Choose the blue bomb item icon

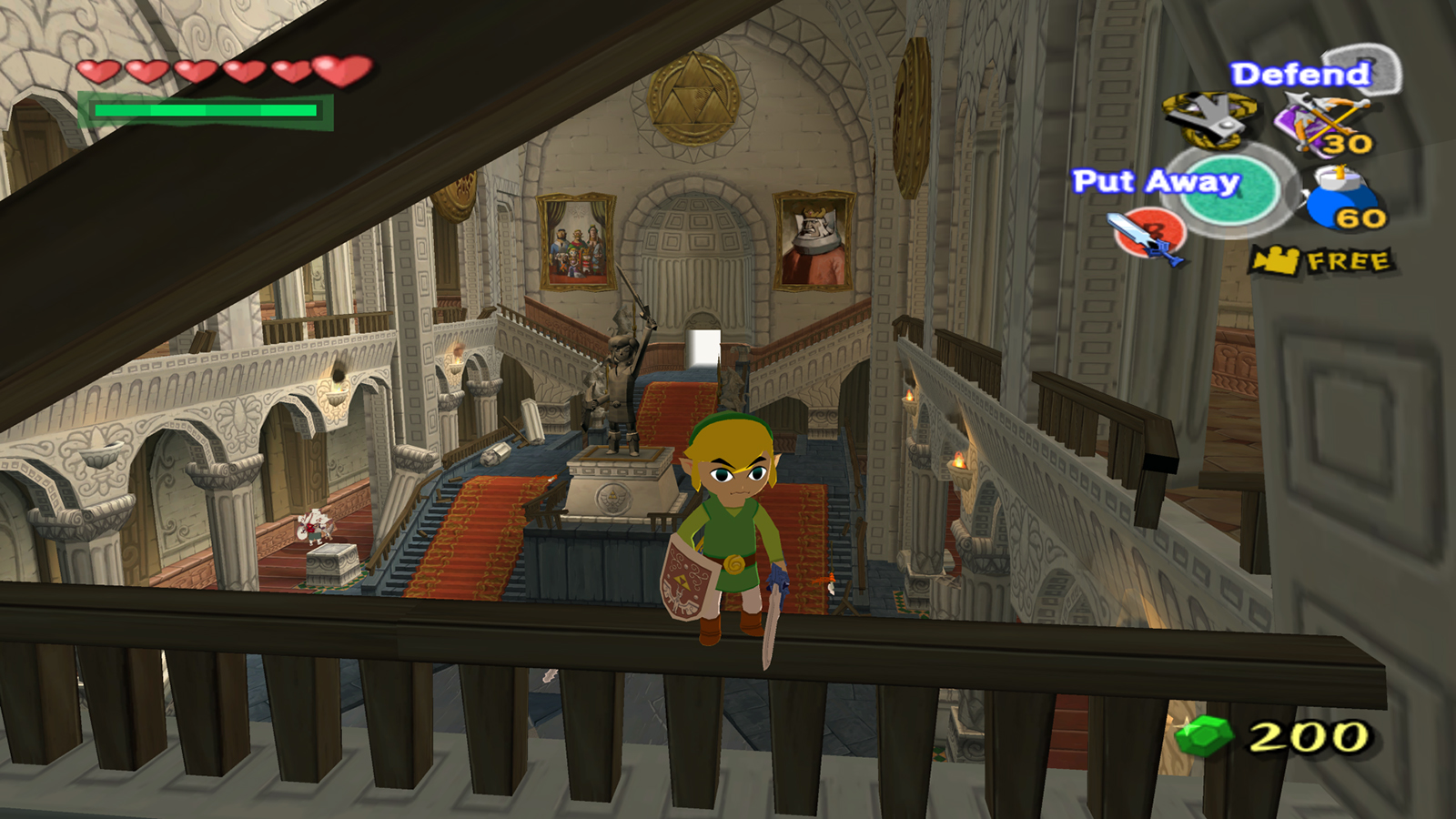pos(1343,199)
